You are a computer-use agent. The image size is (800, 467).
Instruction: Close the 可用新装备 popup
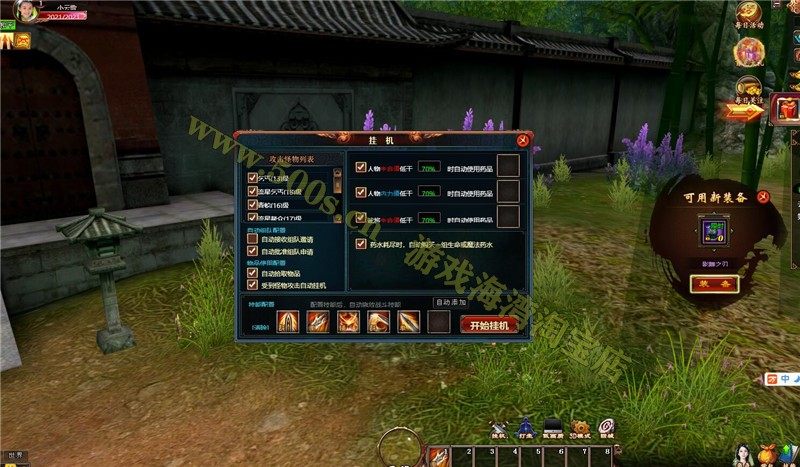pos(763,197)
